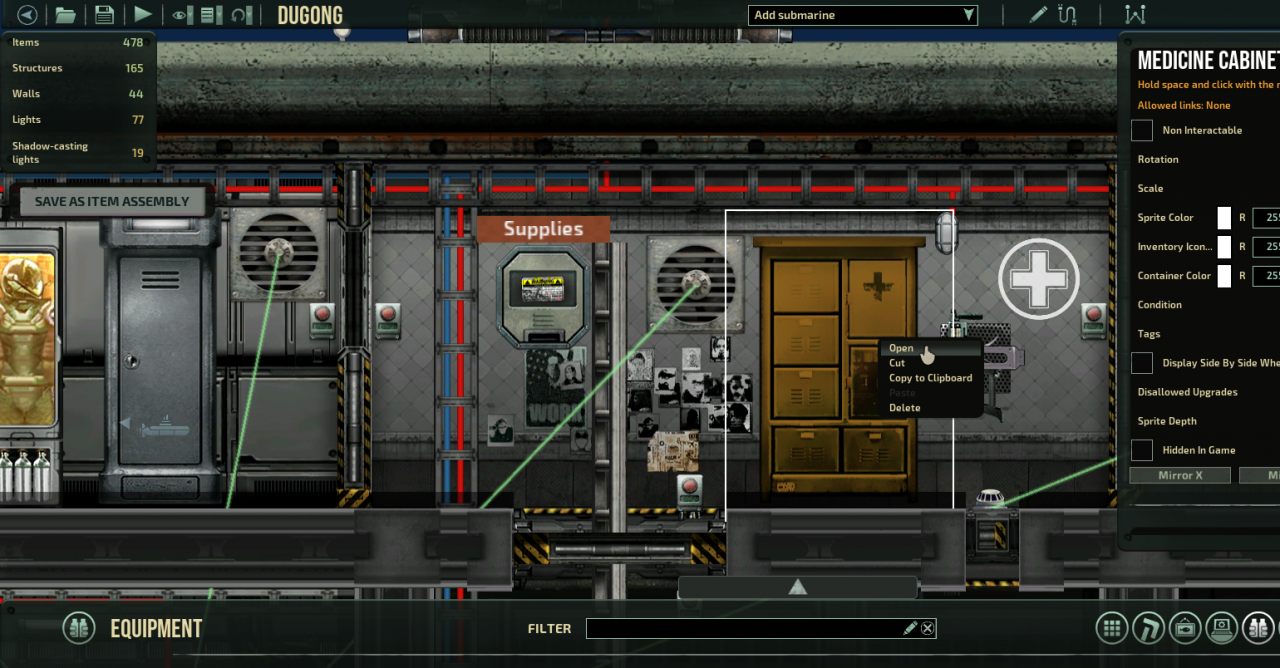Focus the Filter search field

click(x=745, y=628)
